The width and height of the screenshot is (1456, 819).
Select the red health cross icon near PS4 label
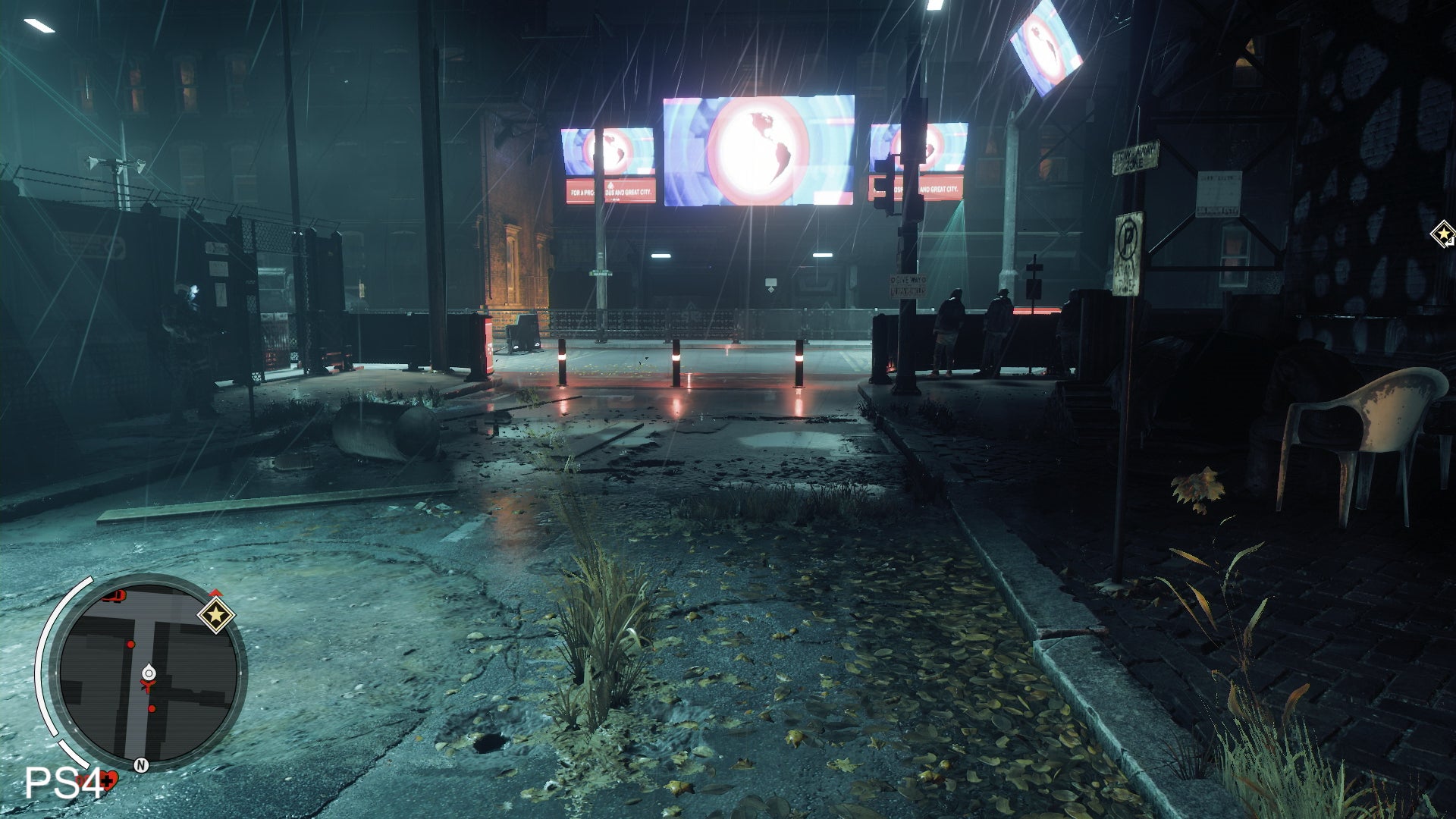pyautogui.click(x=109, y=780)
